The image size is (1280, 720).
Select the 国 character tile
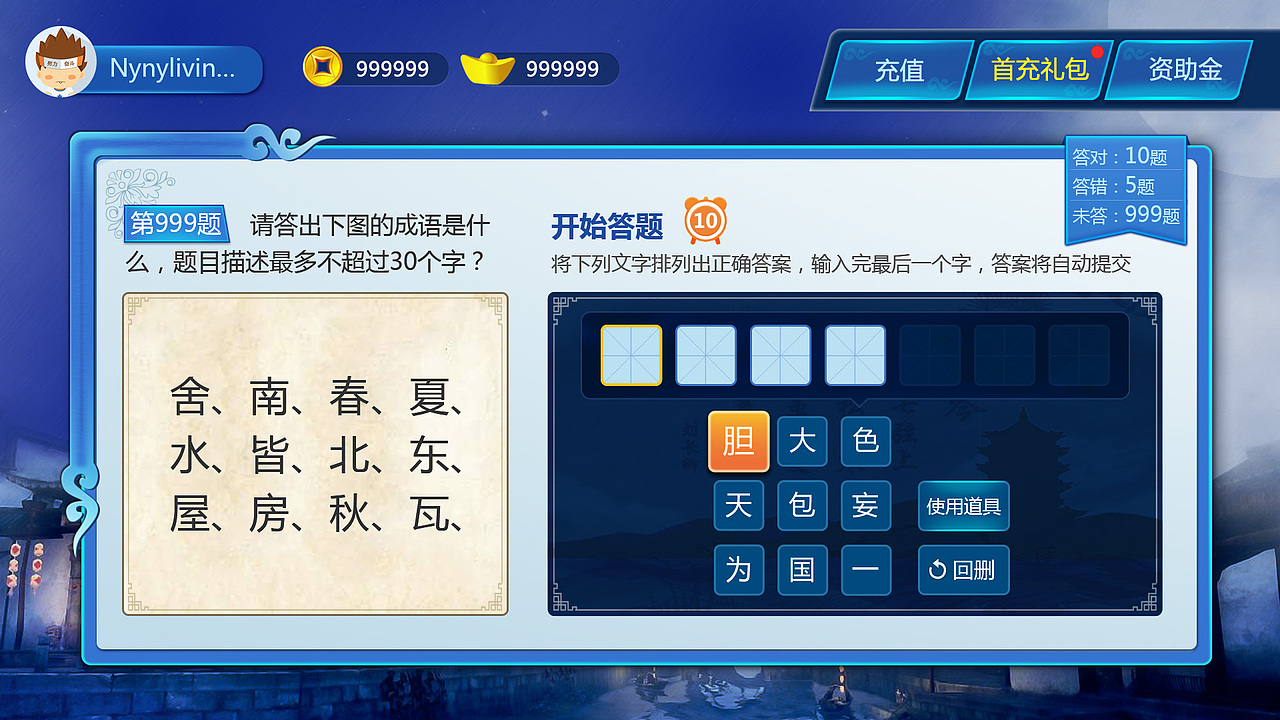coord(802,570)
